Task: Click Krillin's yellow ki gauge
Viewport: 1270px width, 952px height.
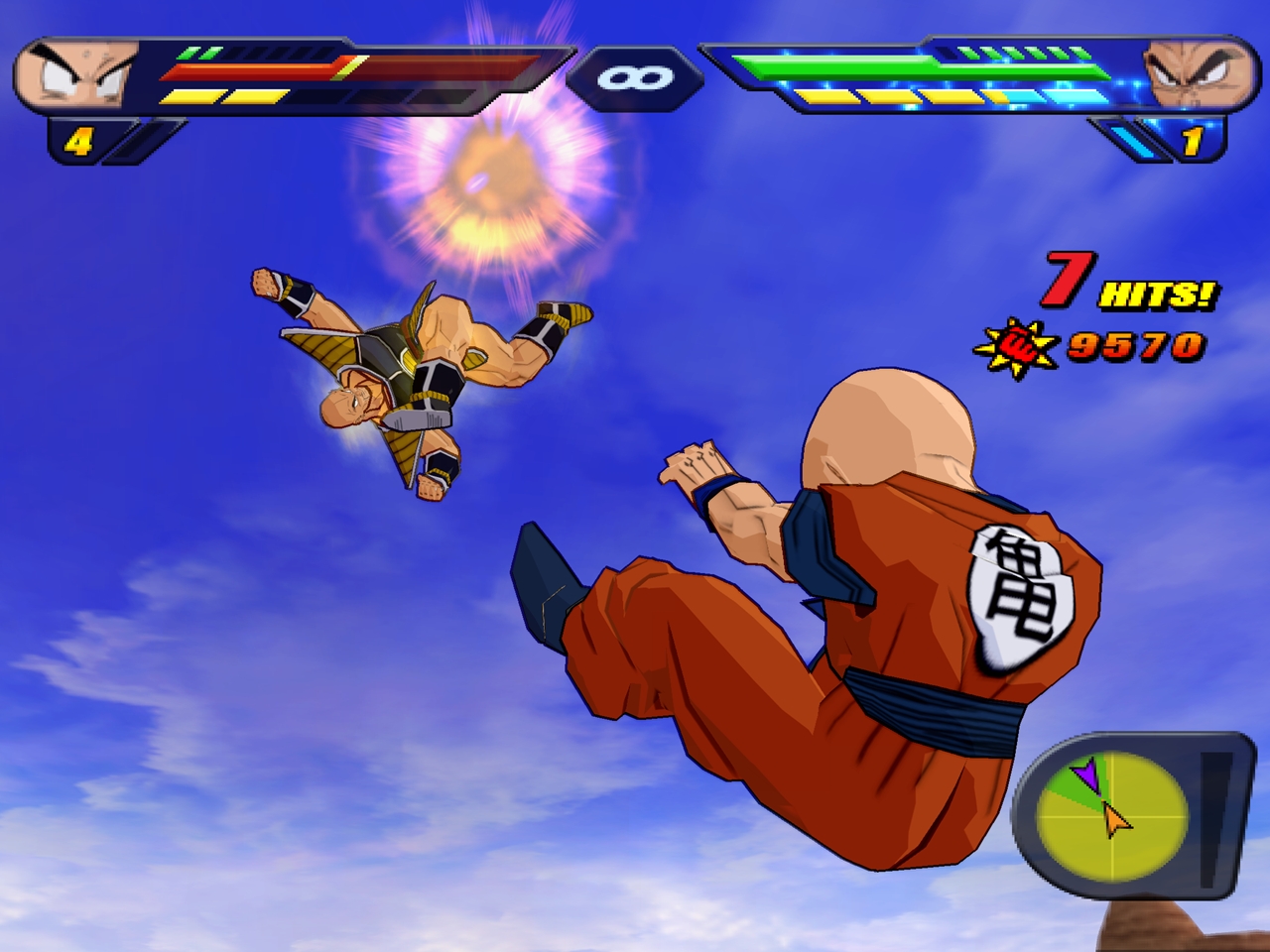Action: pos(228,97)
